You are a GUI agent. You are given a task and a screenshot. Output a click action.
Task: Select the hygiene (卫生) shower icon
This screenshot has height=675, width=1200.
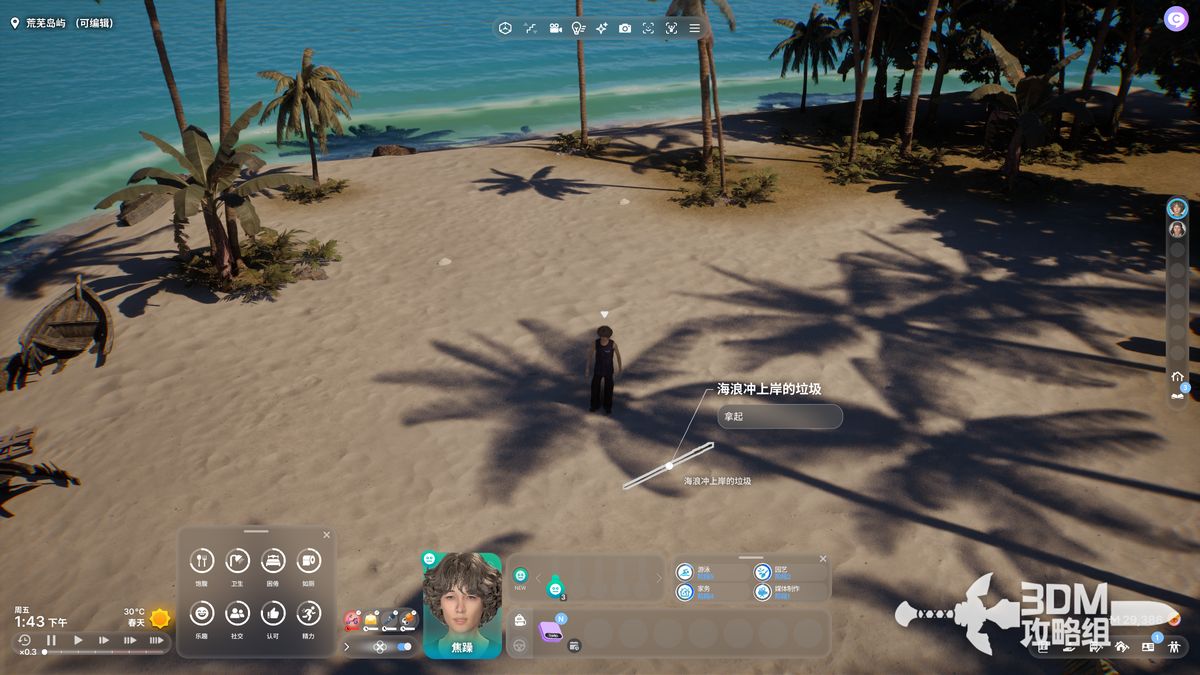pyautogui.click(x=237, y=561)
